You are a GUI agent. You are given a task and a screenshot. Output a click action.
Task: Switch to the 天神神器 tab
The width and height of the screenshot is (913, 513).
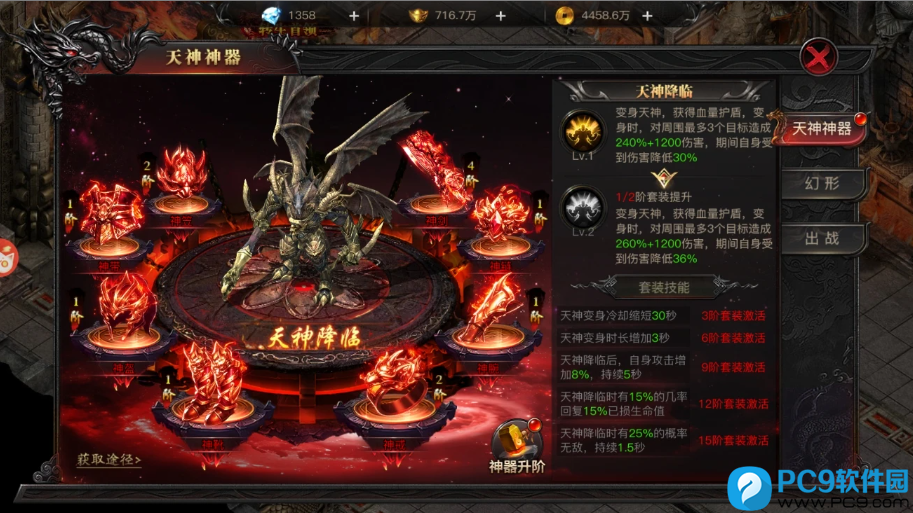[x=822, y=130]
